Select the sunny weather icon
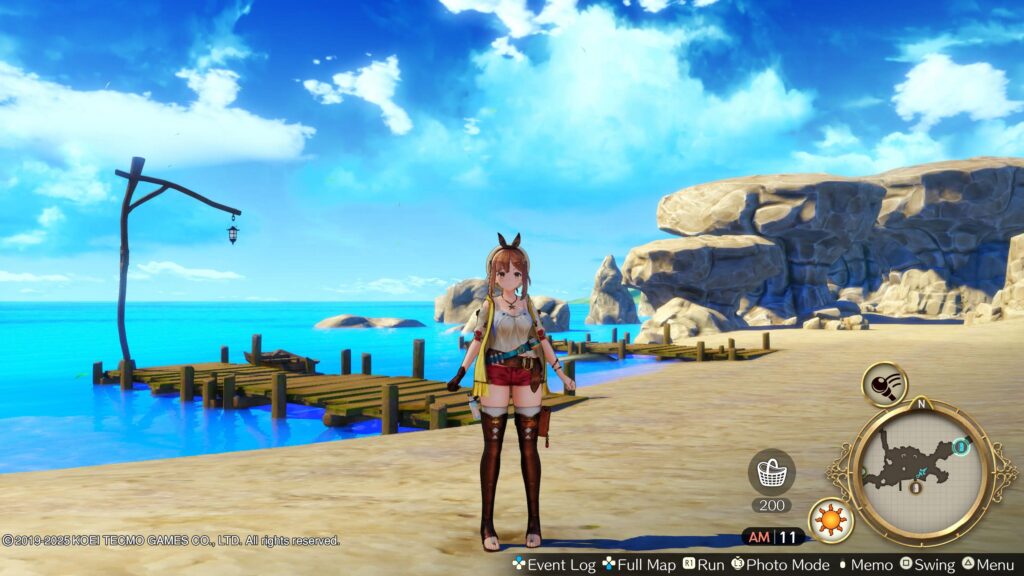Screen dimensions: 1024x576 point(830,519)
